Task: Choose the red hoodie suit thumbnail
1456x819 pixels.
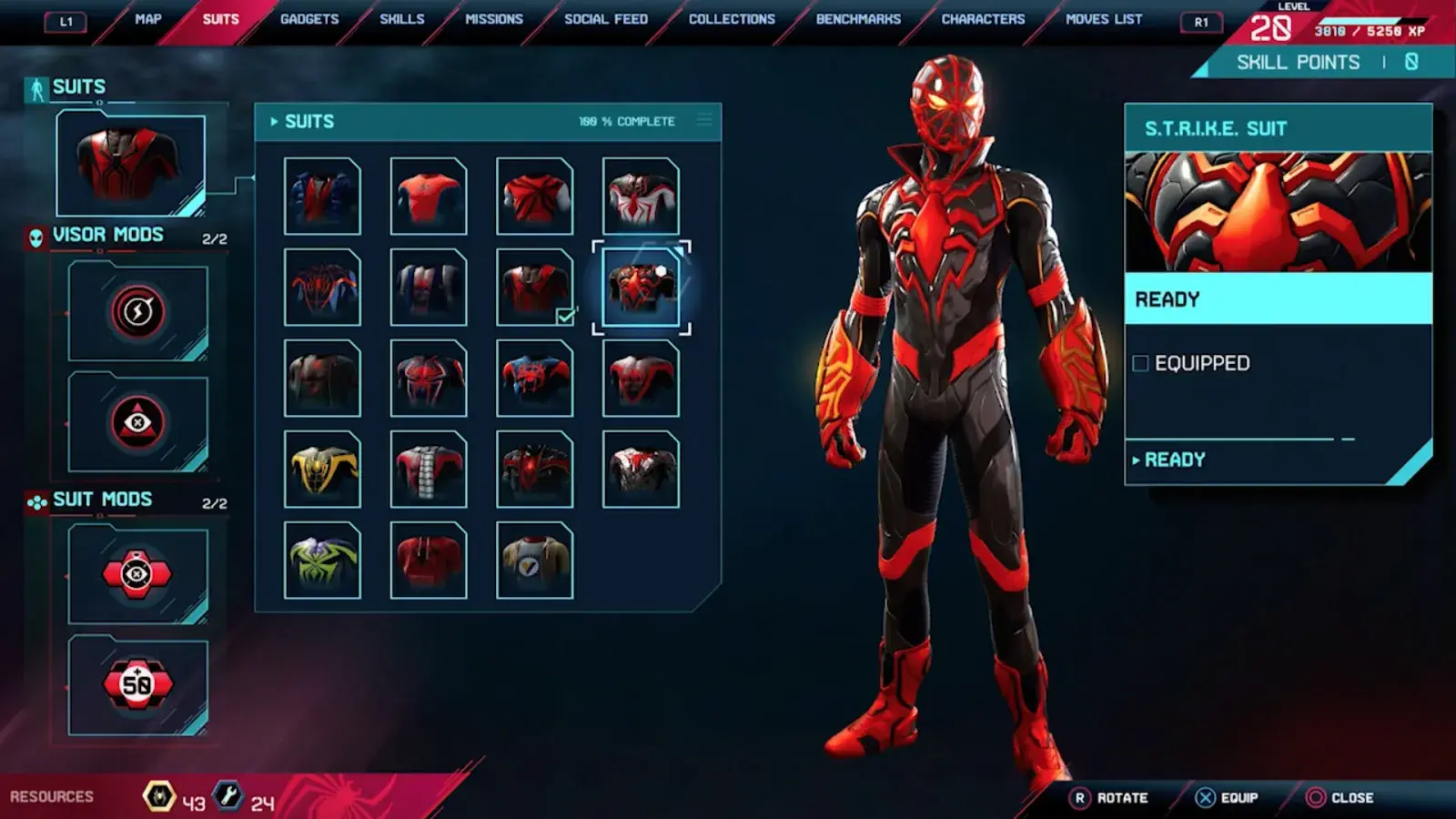Action: [429, 561]
